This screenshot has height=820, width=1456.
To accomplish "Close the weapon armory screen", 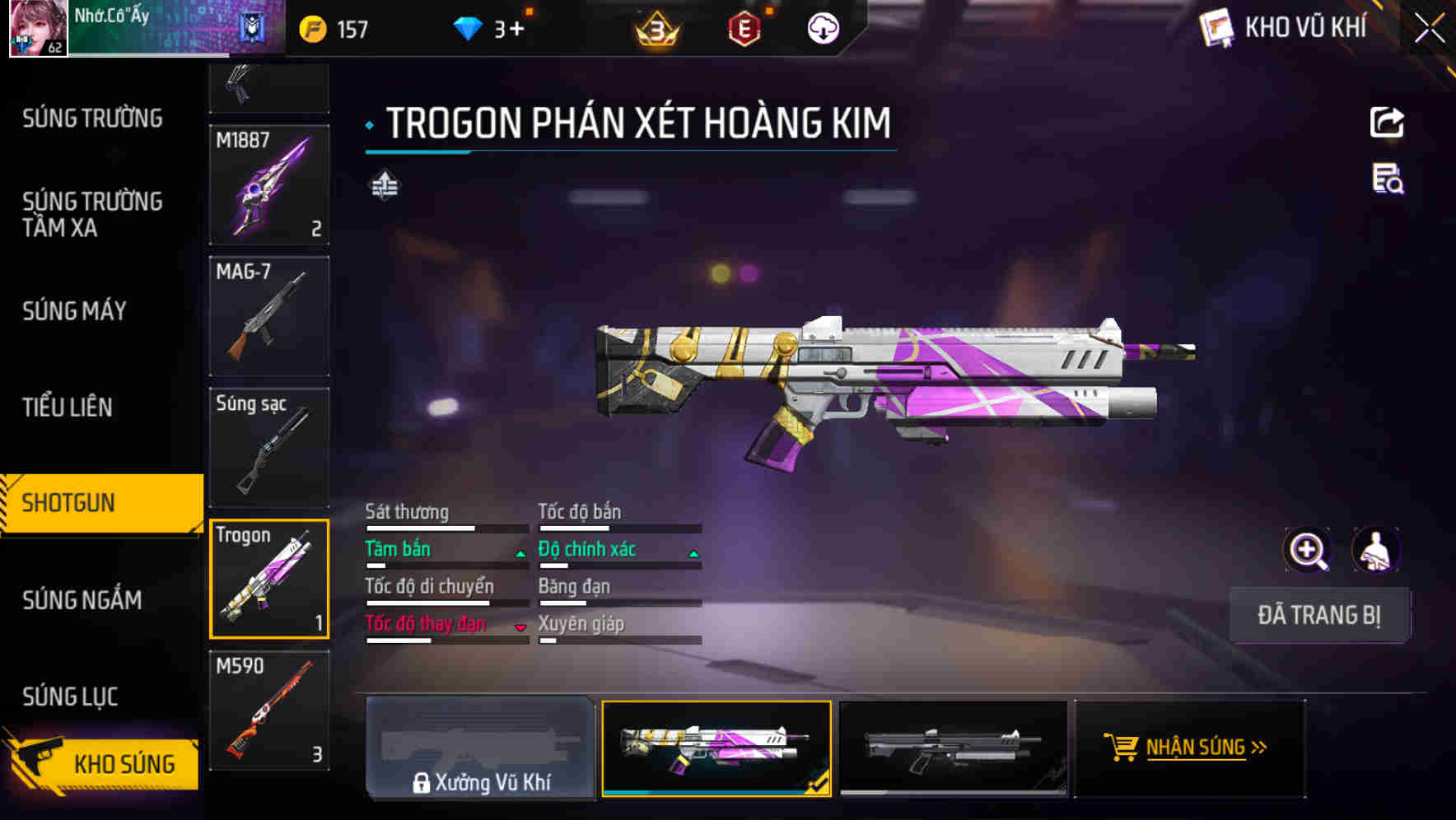I will (x=1430, y=29).
